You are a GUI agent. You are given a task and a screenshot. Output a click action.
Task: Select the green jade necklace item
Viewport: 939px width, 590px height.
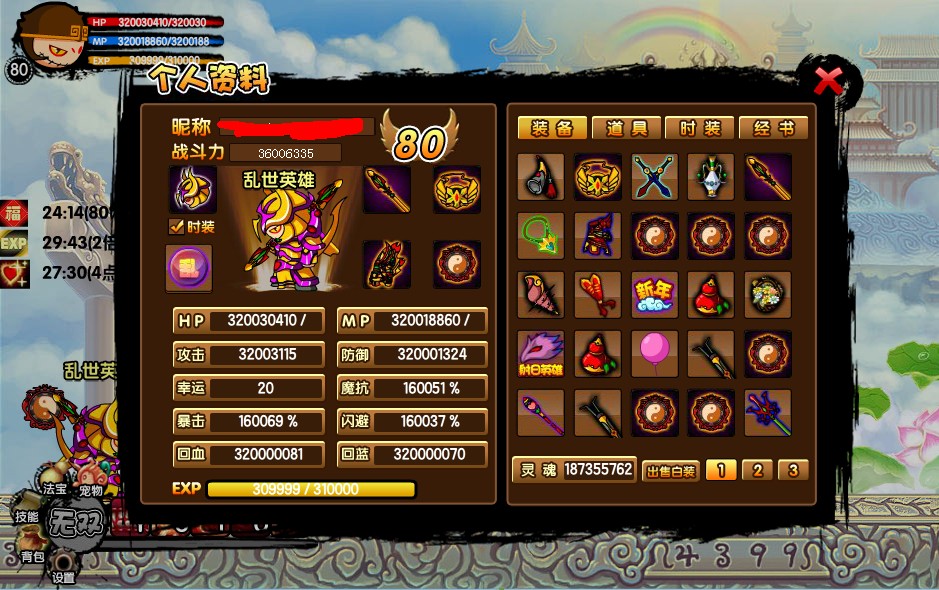tap(541, 236)
